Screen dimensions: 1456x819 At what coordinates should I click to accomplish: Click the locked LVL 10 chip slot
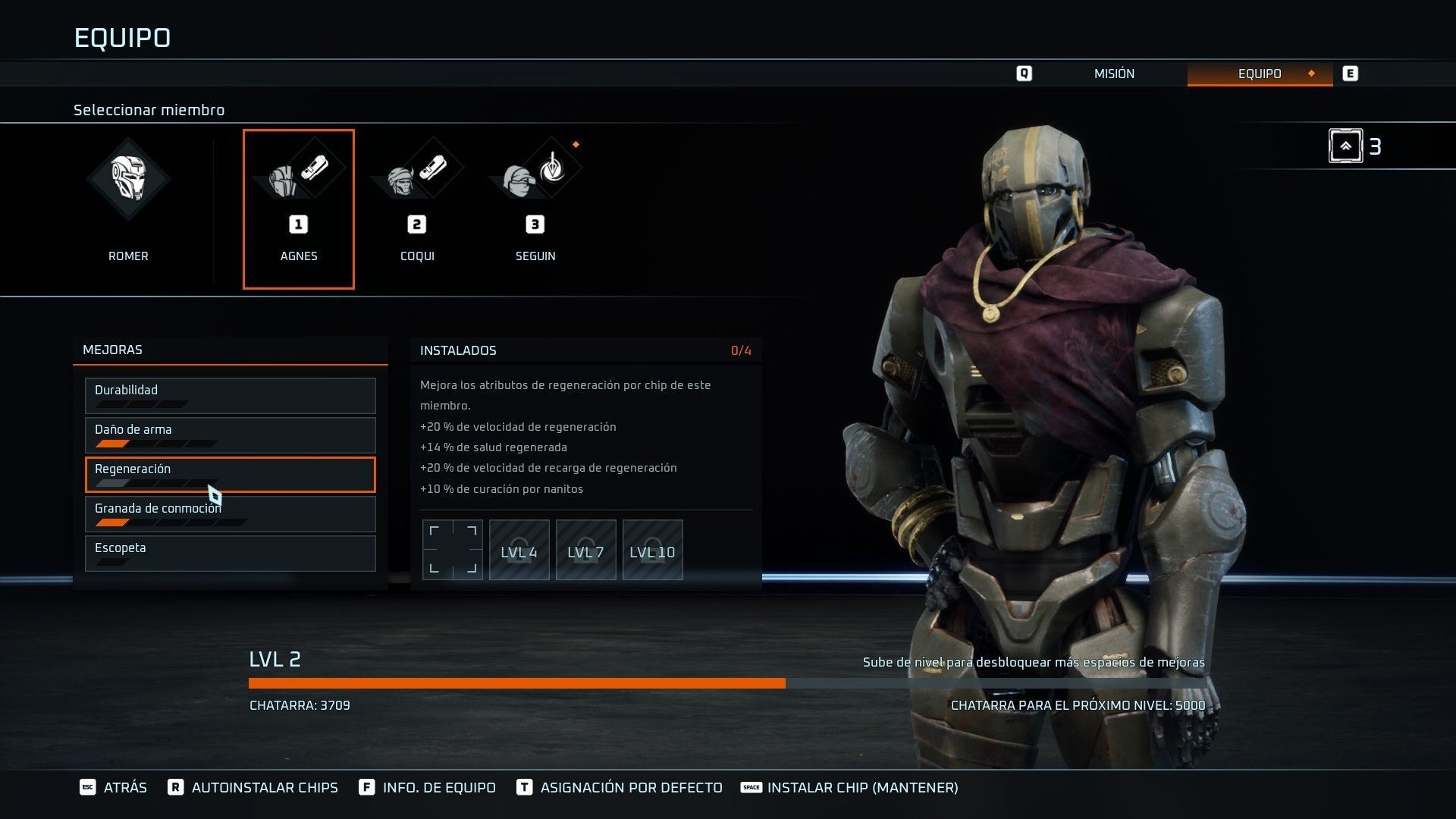[653, 550]
